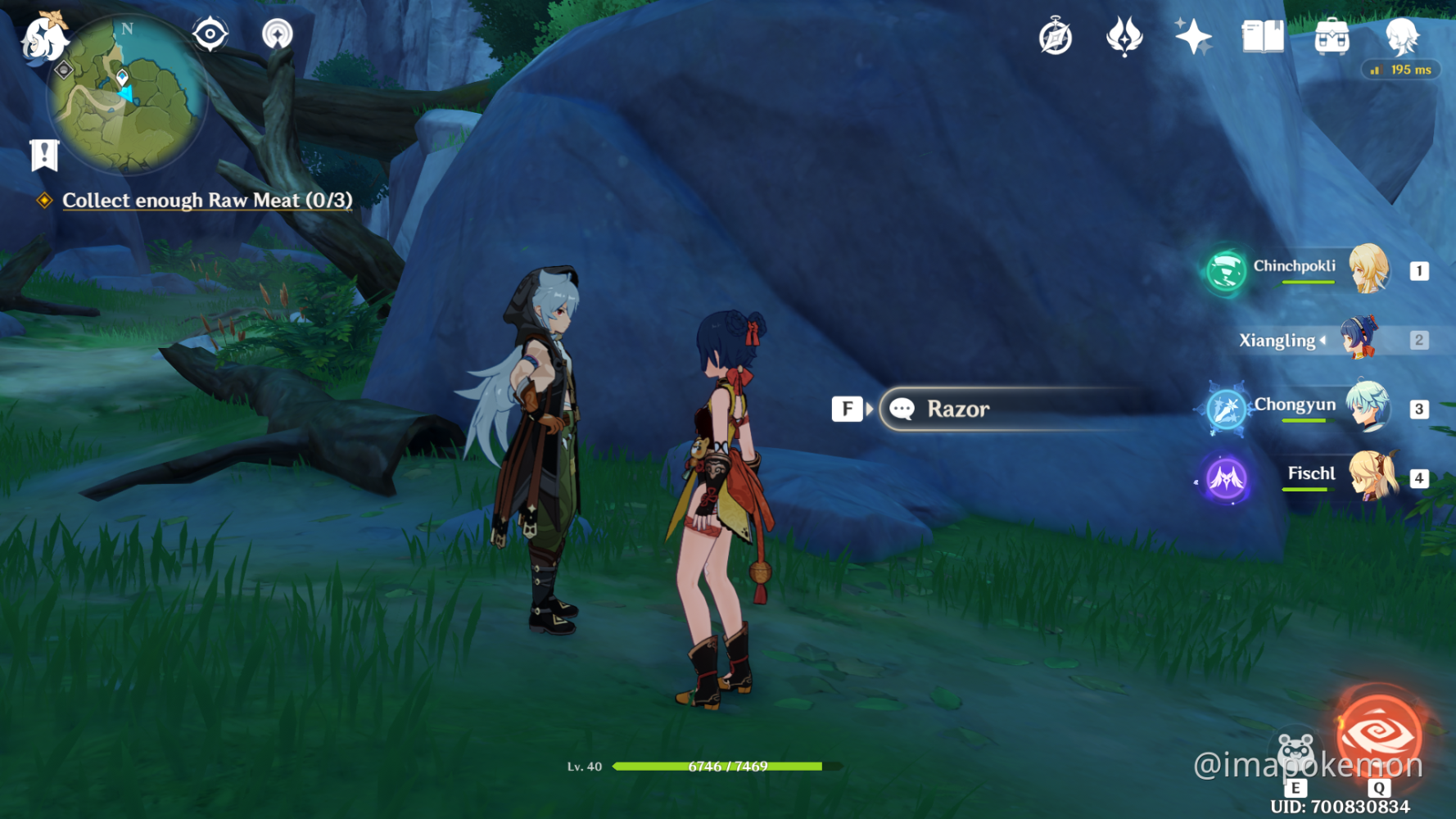The width and height of the screenshot is (1456, 819).
Task: Open the quest log exclamation icon
Action: [x=44, y=154]
